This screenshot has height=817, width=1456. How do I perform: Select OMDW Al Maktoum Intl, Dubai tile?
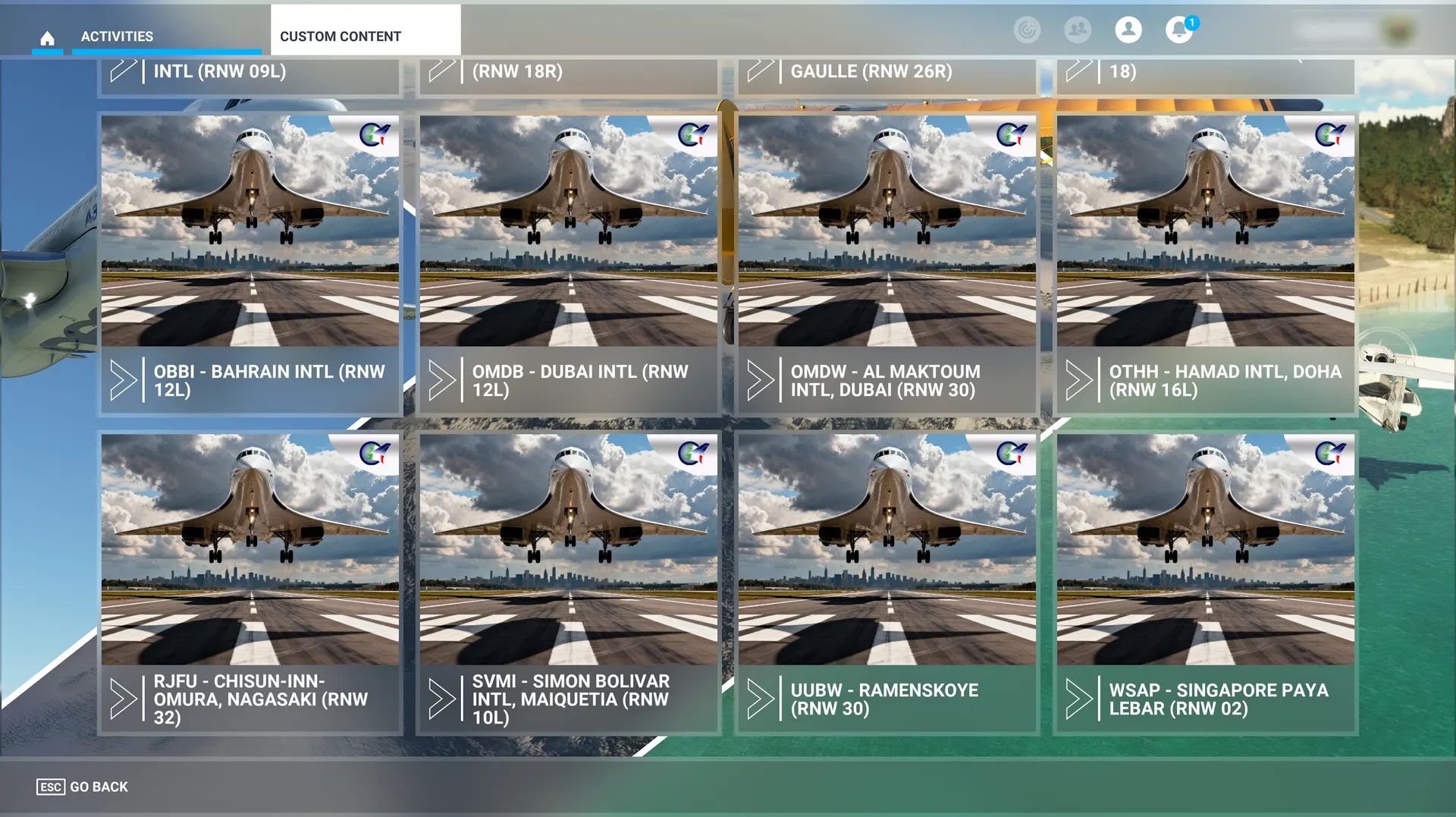coord(887,264)
